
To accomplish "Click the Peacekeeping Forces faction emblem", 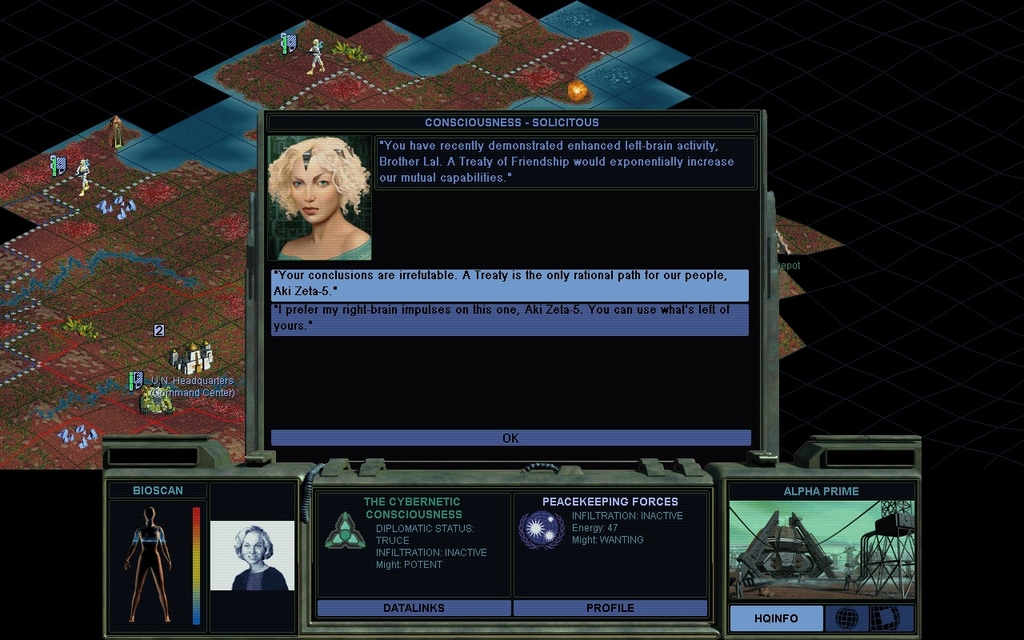I will point(541,530).
